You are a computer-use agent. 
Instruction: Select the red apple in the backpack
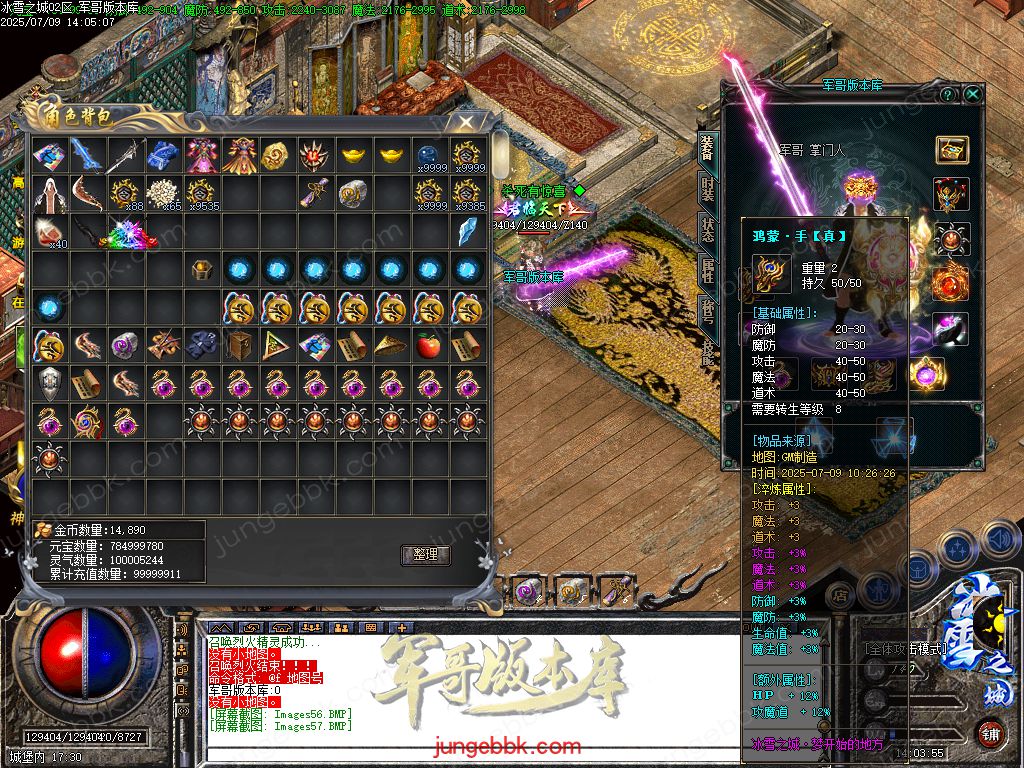428,346
